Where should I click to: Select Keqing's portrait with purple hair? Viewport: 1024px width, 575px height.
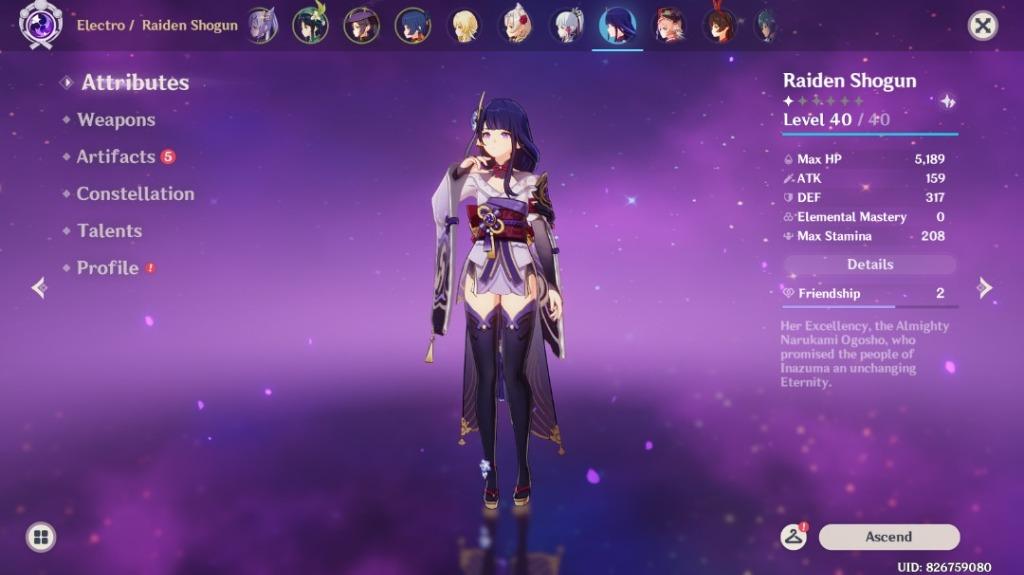263,25
